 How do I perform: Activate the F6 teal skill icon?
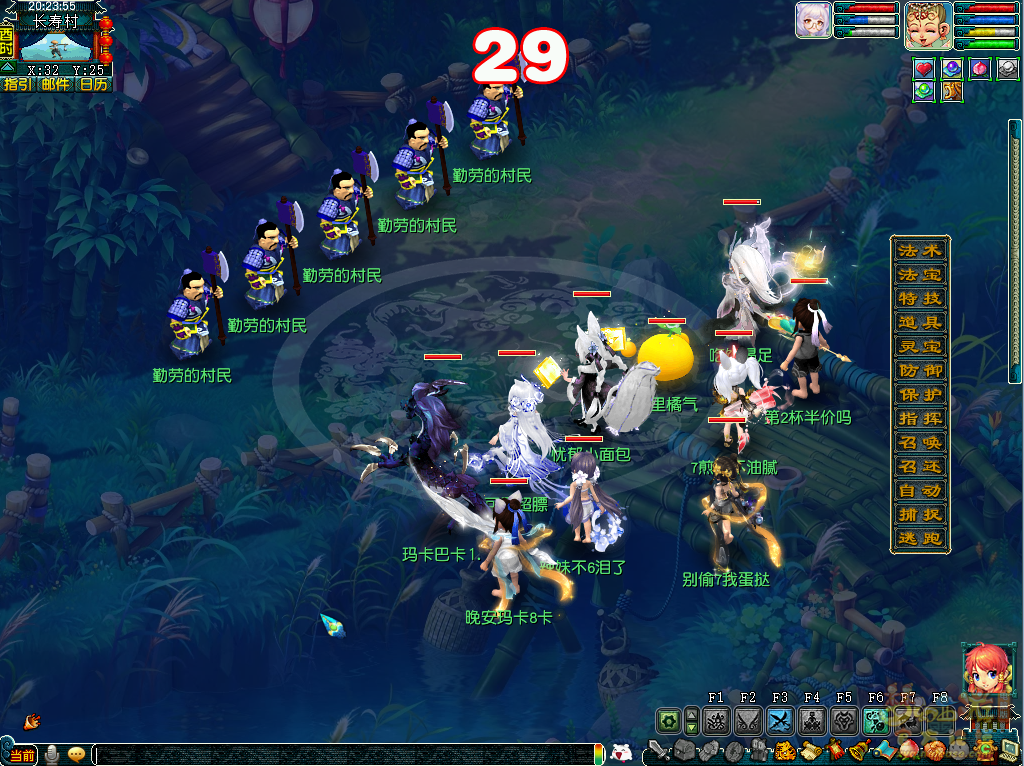(876, 720)
